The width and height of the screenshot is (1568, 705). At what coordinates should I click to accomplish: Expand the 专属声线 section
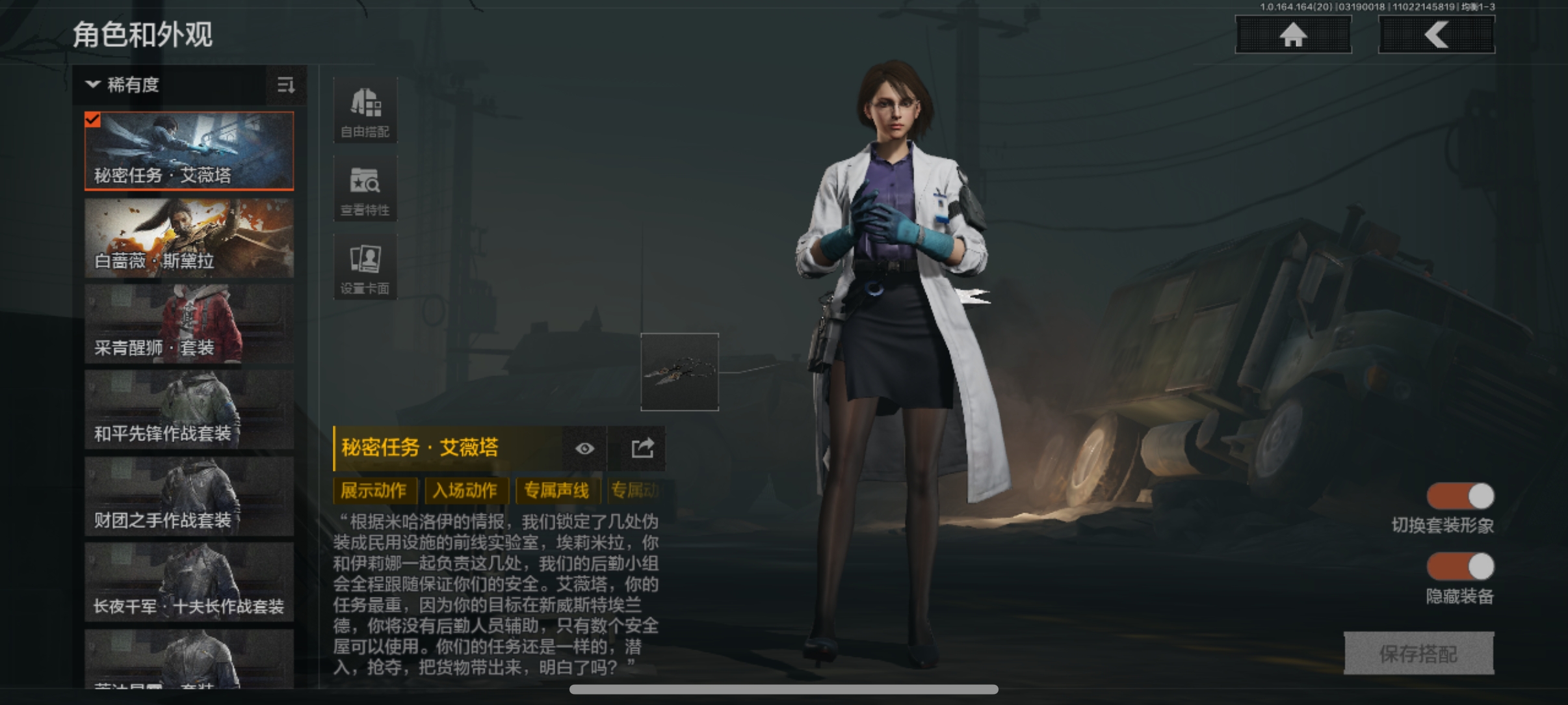pyautogui.click(x=557, y=491)
